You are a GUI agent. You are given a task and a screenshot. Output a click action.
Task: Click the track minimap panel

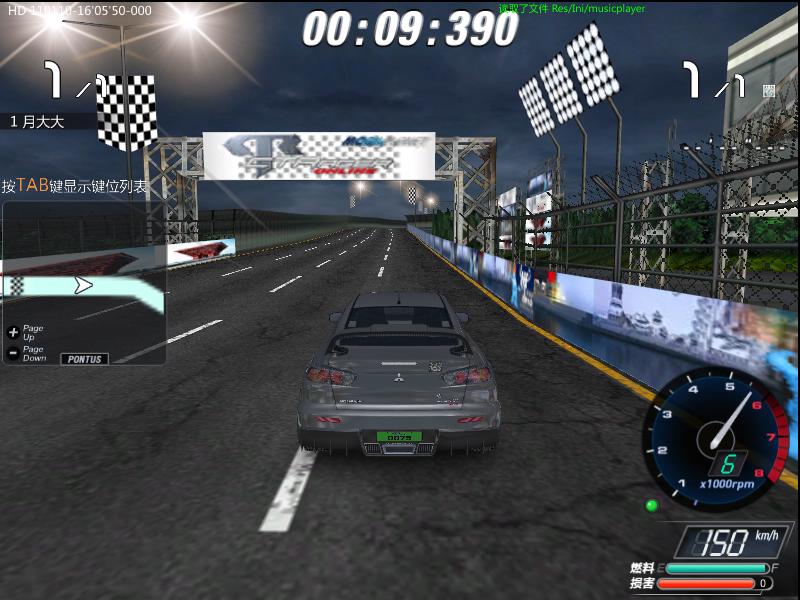[84, 283]
